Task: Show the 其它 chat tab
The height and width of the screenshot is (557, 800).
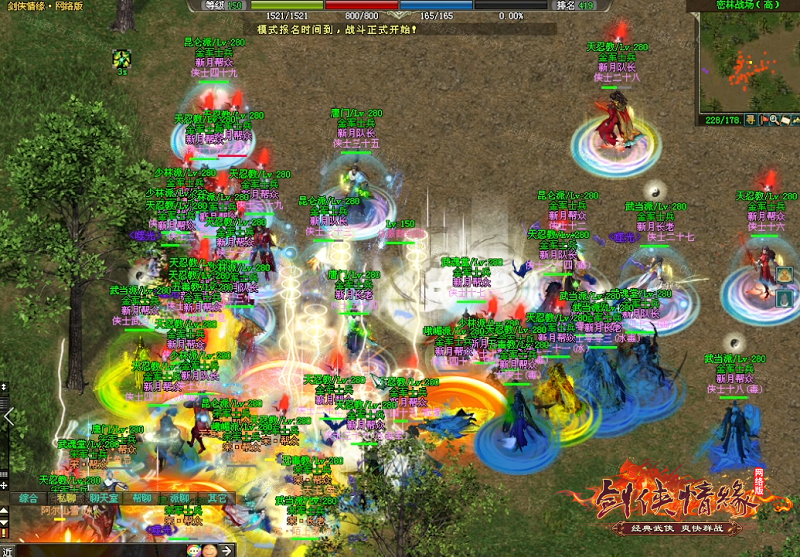Action: tap(215, 497)
